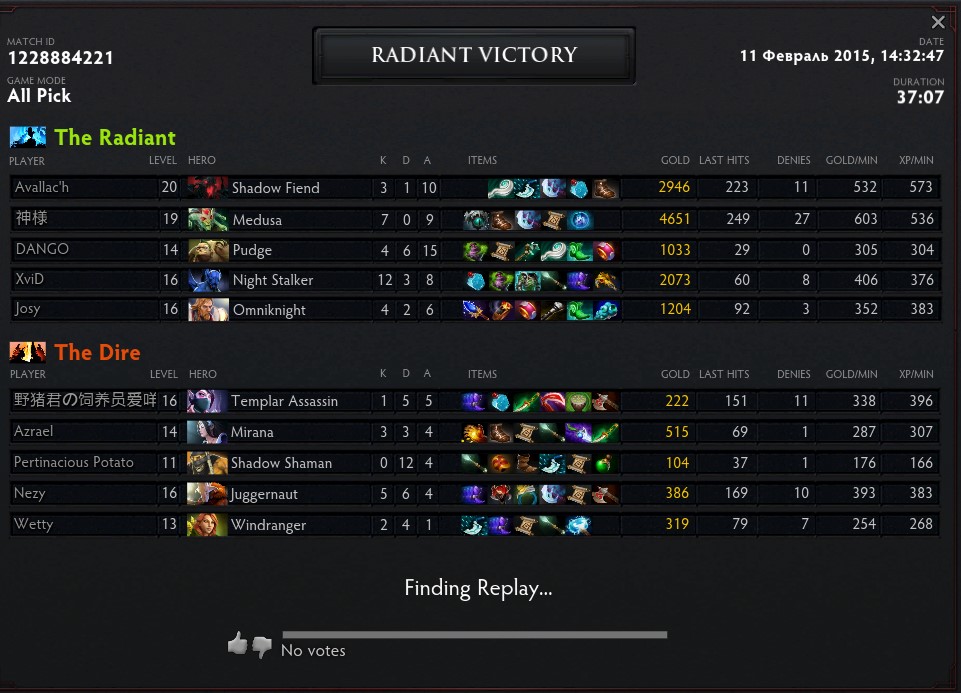Image resolution: width=961 pixels, height=693 pixels.
Task: Open XviD's player profile
Action: tap(30, 280)
